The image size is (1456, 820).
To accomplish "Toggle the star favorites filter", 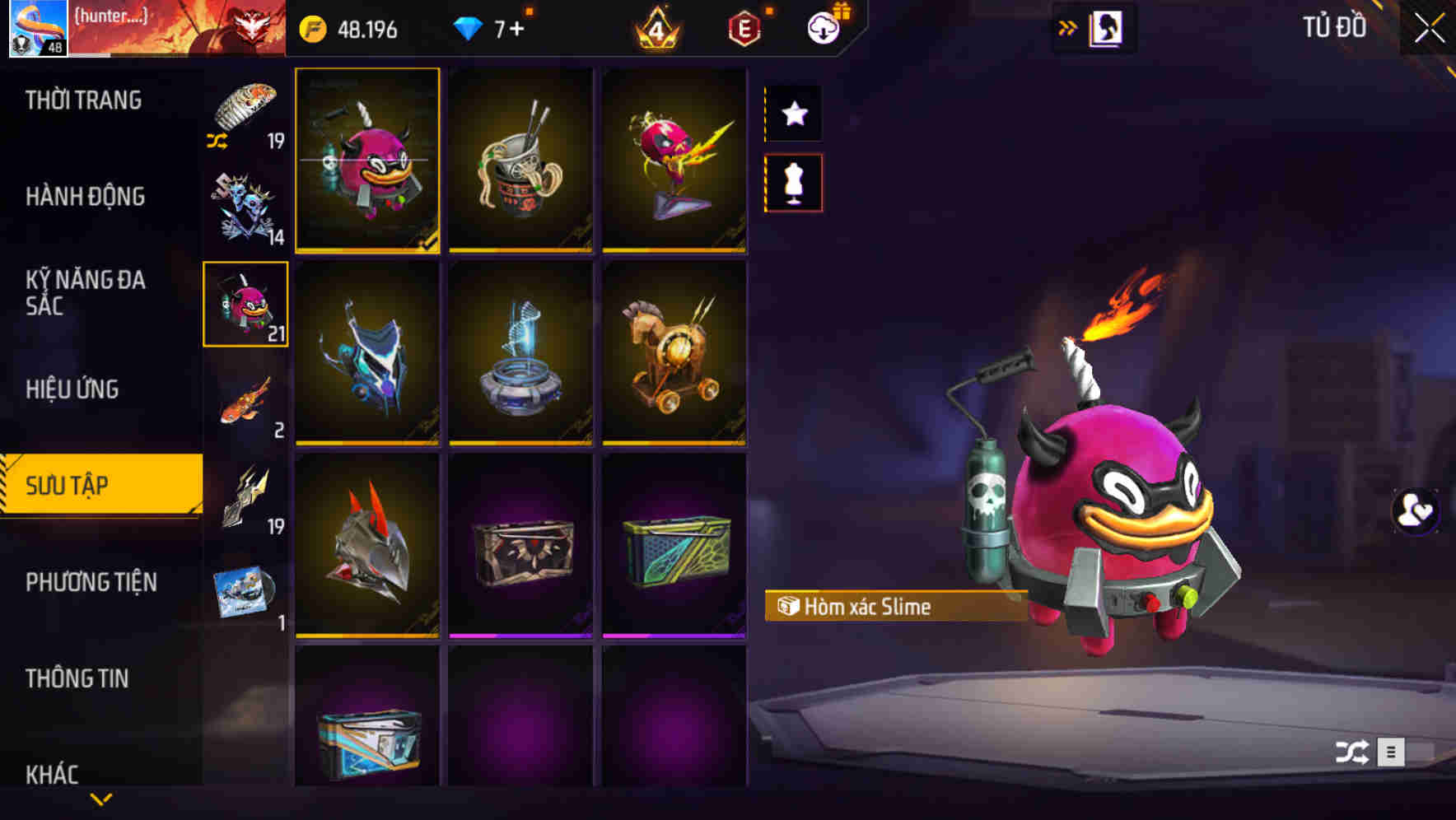I will pos(793,113).
